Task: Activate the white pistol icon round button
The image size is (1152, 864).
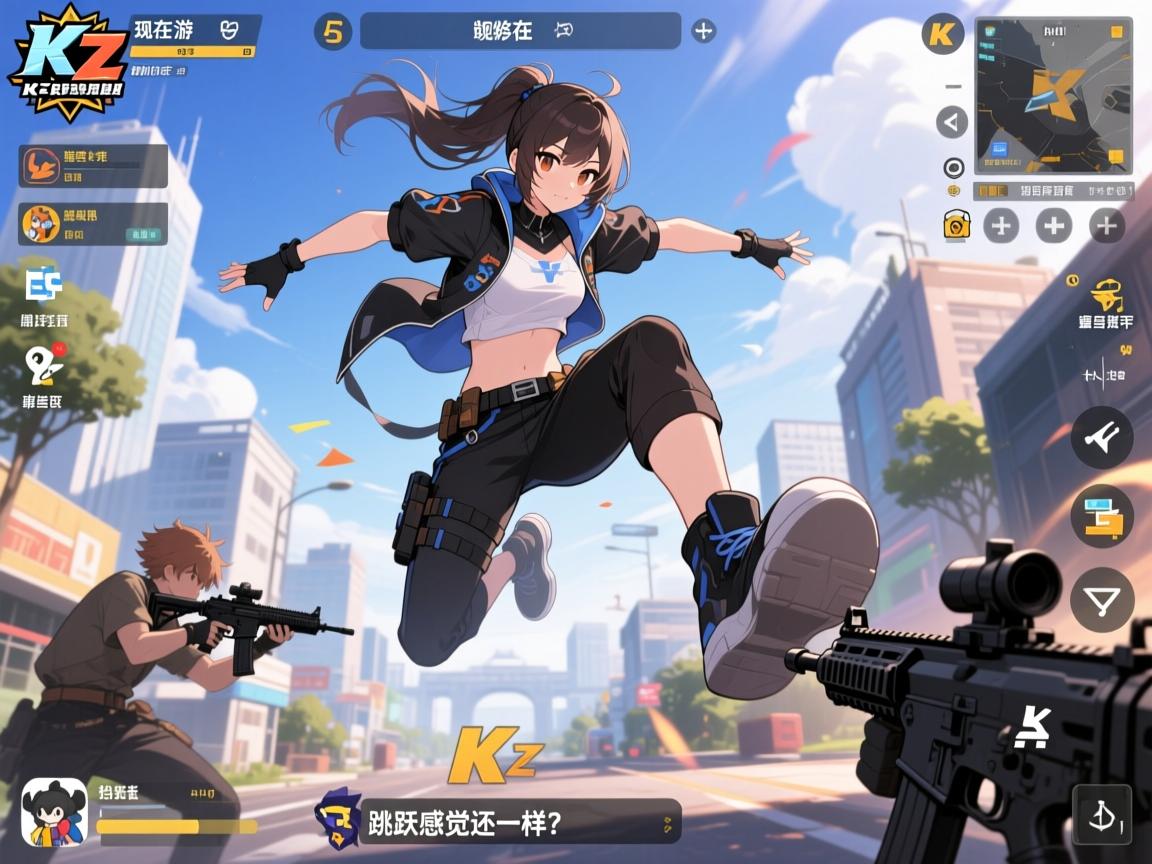Action: [1102, 437]
